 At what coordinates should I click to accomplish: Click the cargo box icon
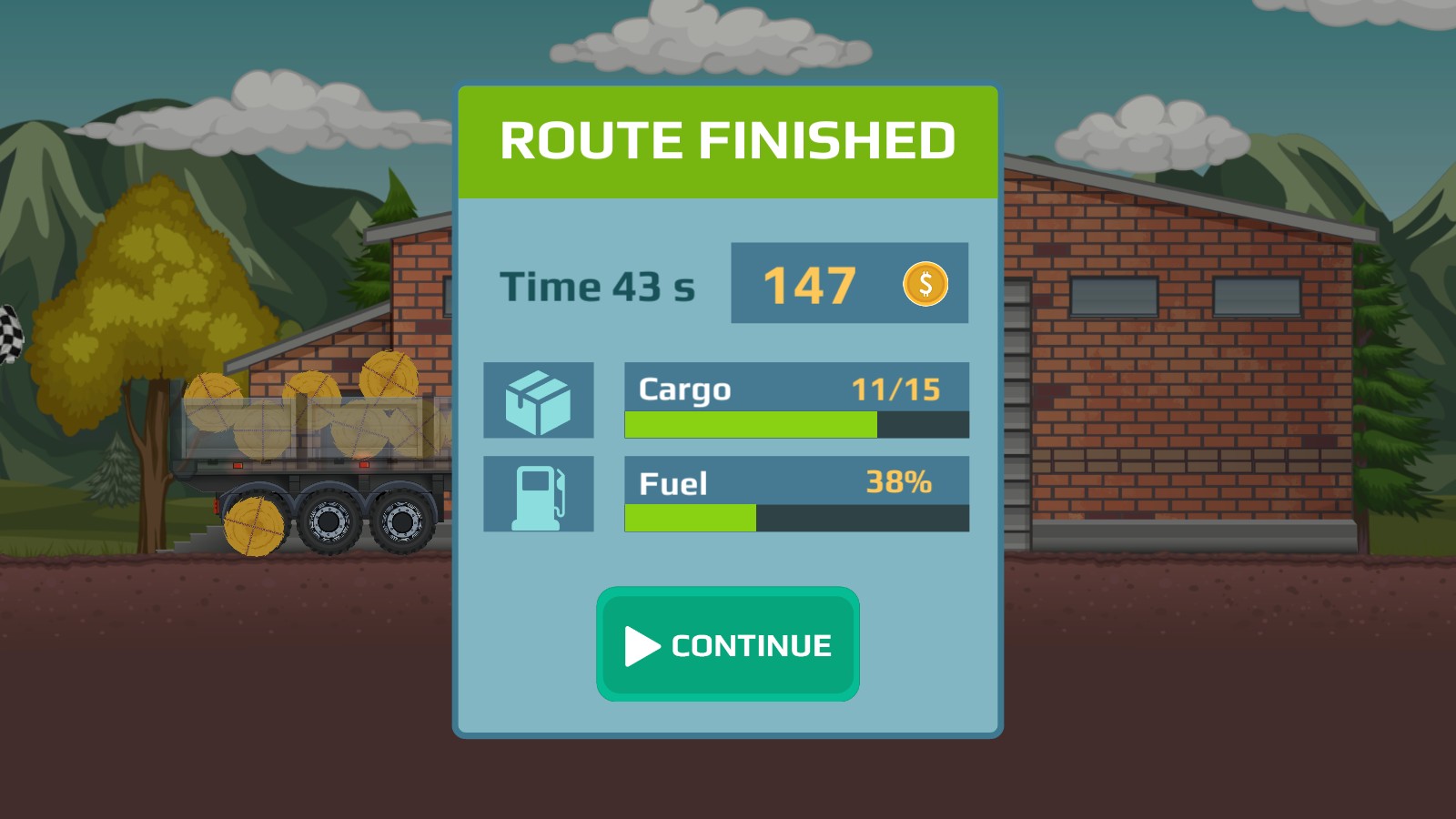[x=539, y=400]
